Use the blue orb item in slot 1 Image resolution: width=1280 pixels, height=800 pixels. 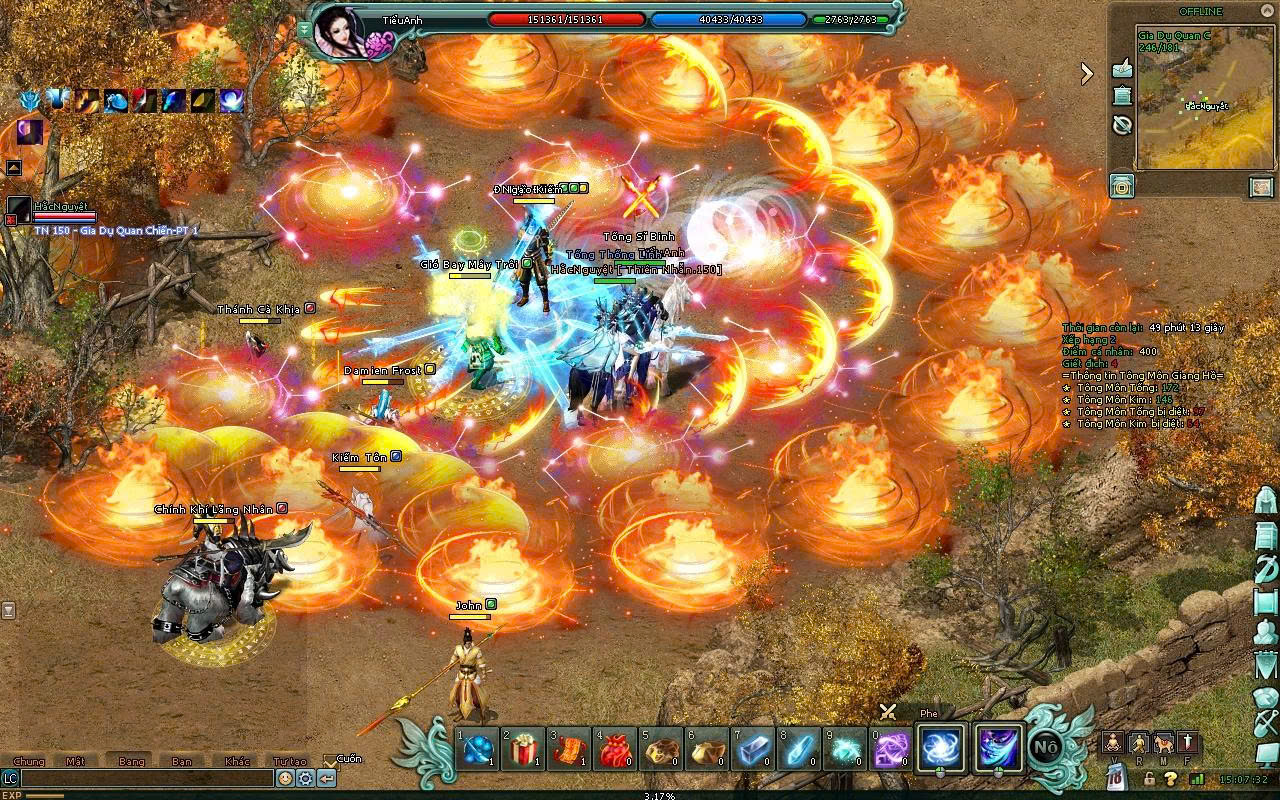(477, 750)
